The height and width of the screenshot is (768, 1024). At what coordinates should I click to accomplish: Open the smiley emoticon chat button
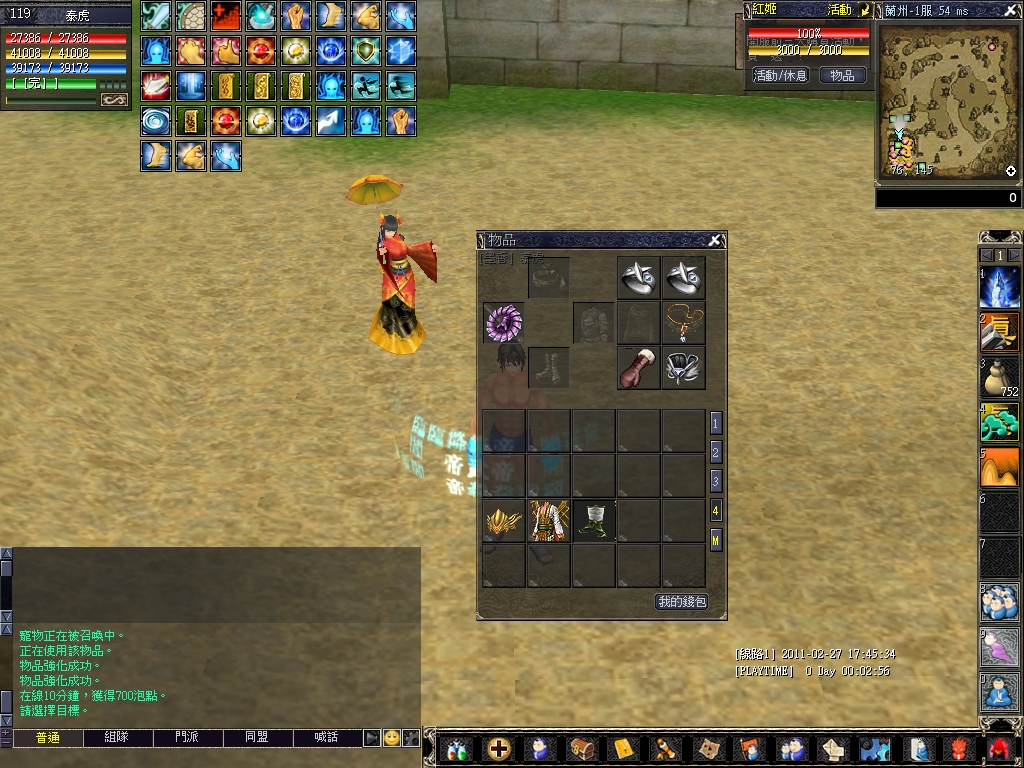coord(392,738)
